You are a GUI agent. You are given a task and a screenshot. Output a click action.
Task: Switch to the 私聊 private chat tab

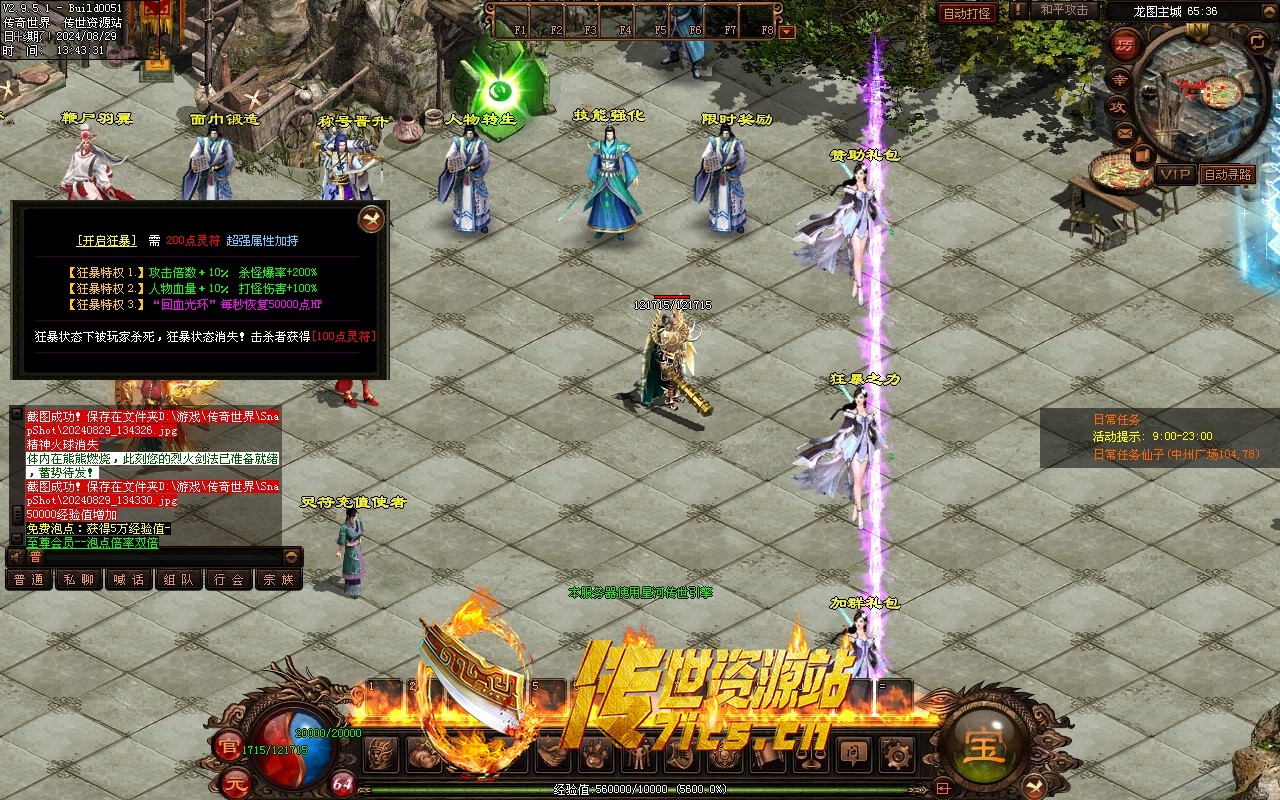point(79,580)
